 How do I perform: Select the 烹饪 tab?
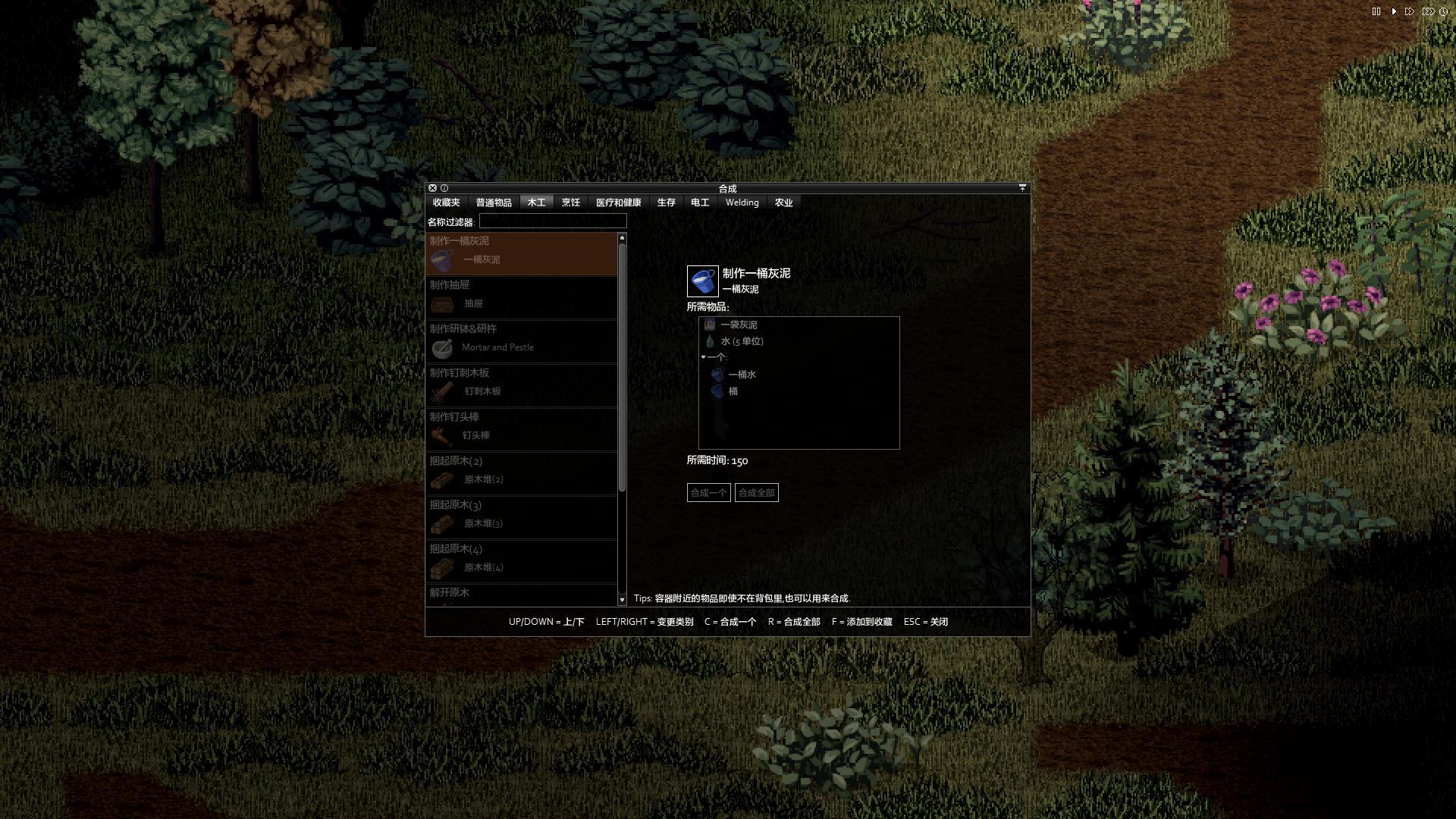(570, 202)
